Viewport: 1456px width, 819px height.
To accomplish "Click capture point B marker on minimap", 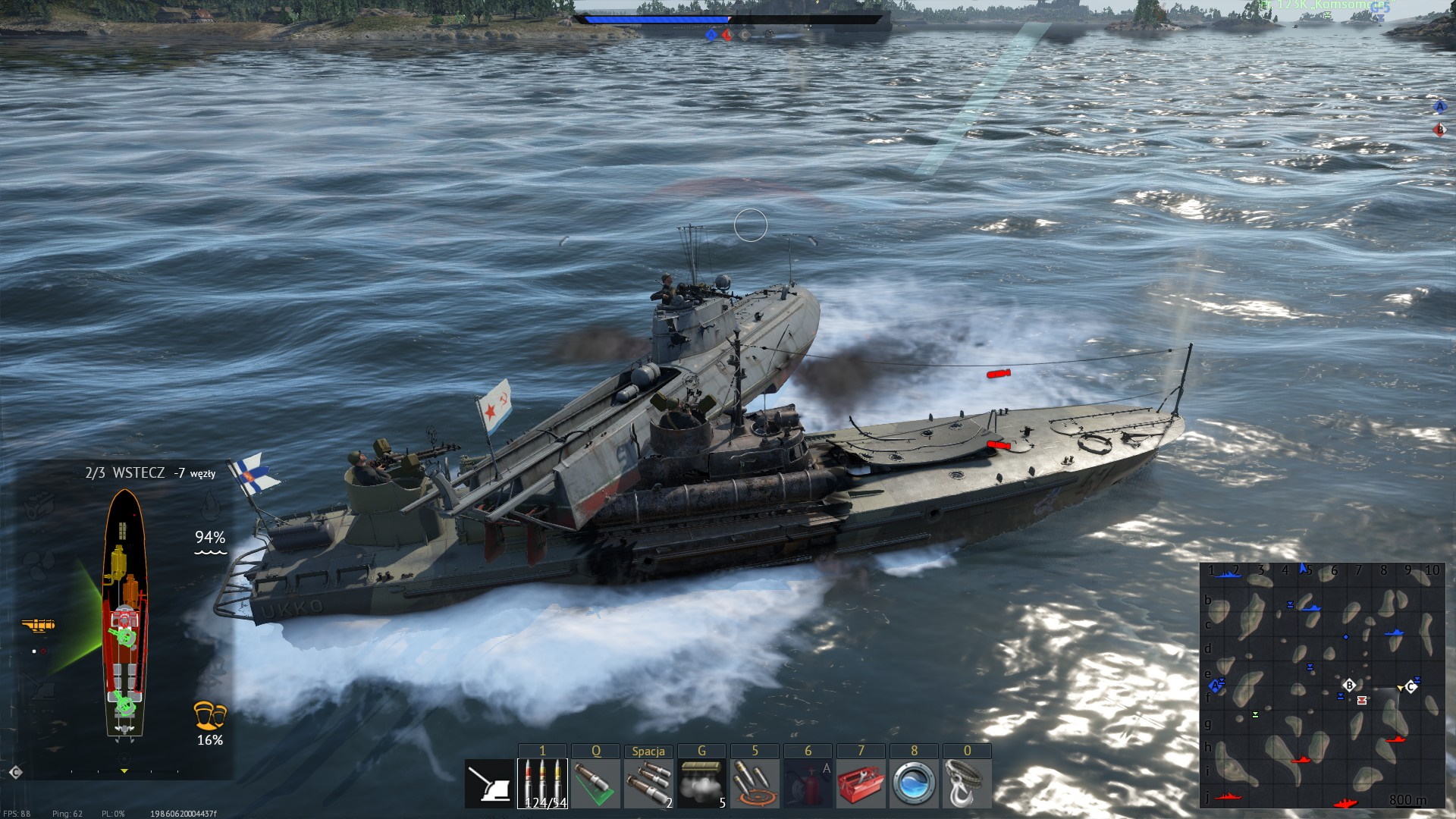I will pyautogui.click(x=1349, y=685).
